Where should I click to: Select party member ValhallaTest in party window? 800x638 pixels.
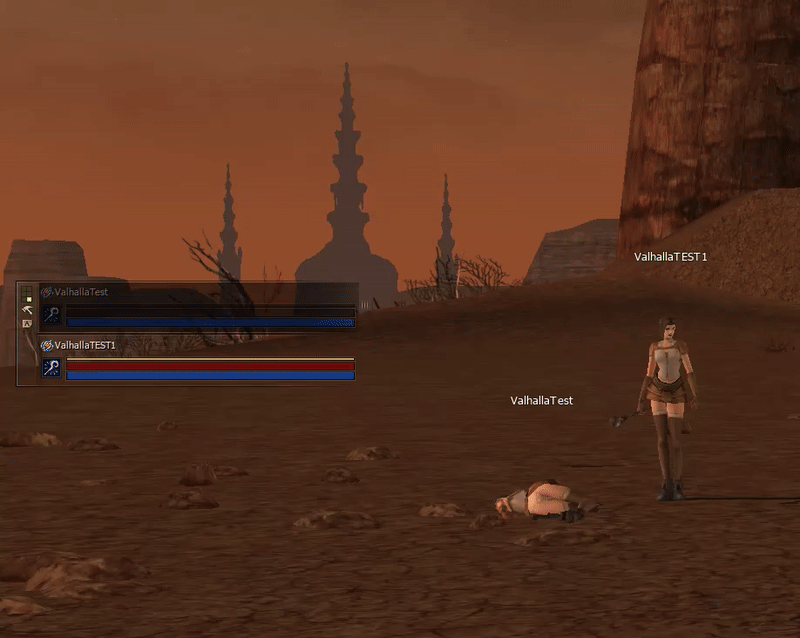(82, 292)
